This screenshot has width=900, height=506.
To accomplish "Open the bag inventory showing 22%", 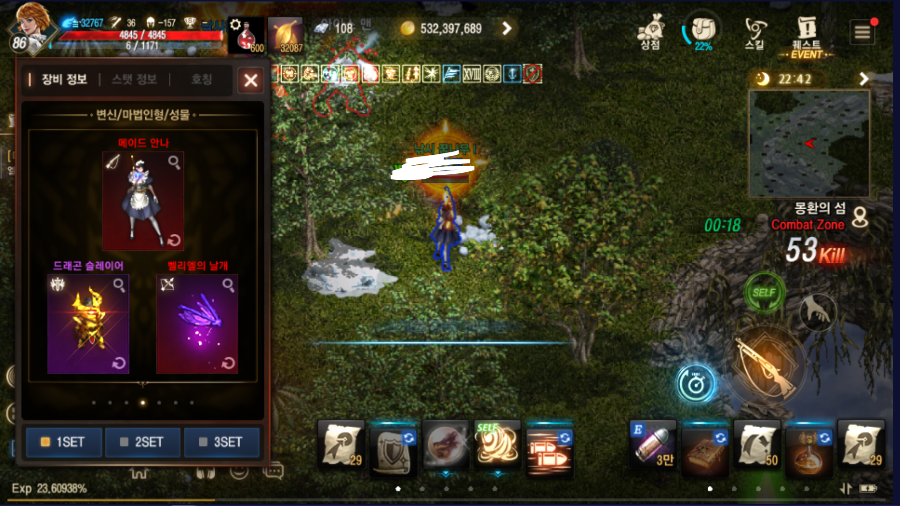I will coord(704,31).
